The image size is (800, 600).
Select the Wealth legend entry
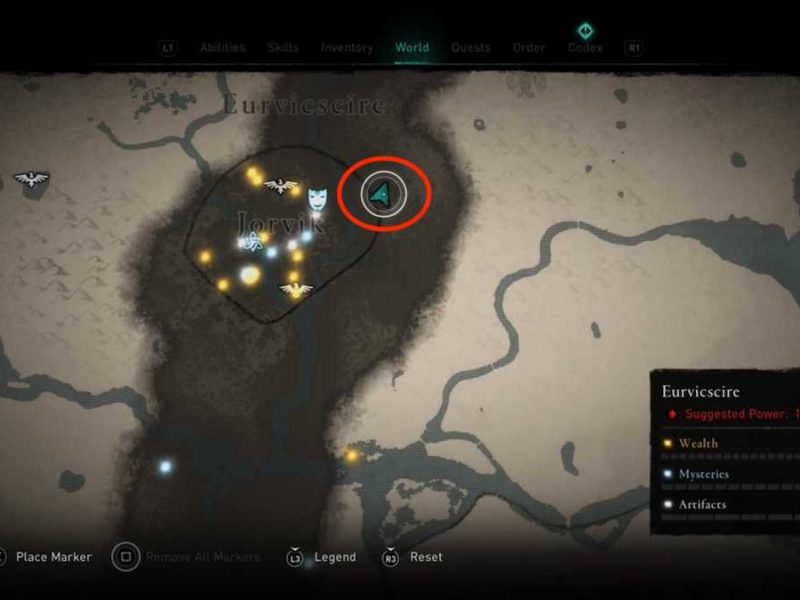click(x=698, y=443)
